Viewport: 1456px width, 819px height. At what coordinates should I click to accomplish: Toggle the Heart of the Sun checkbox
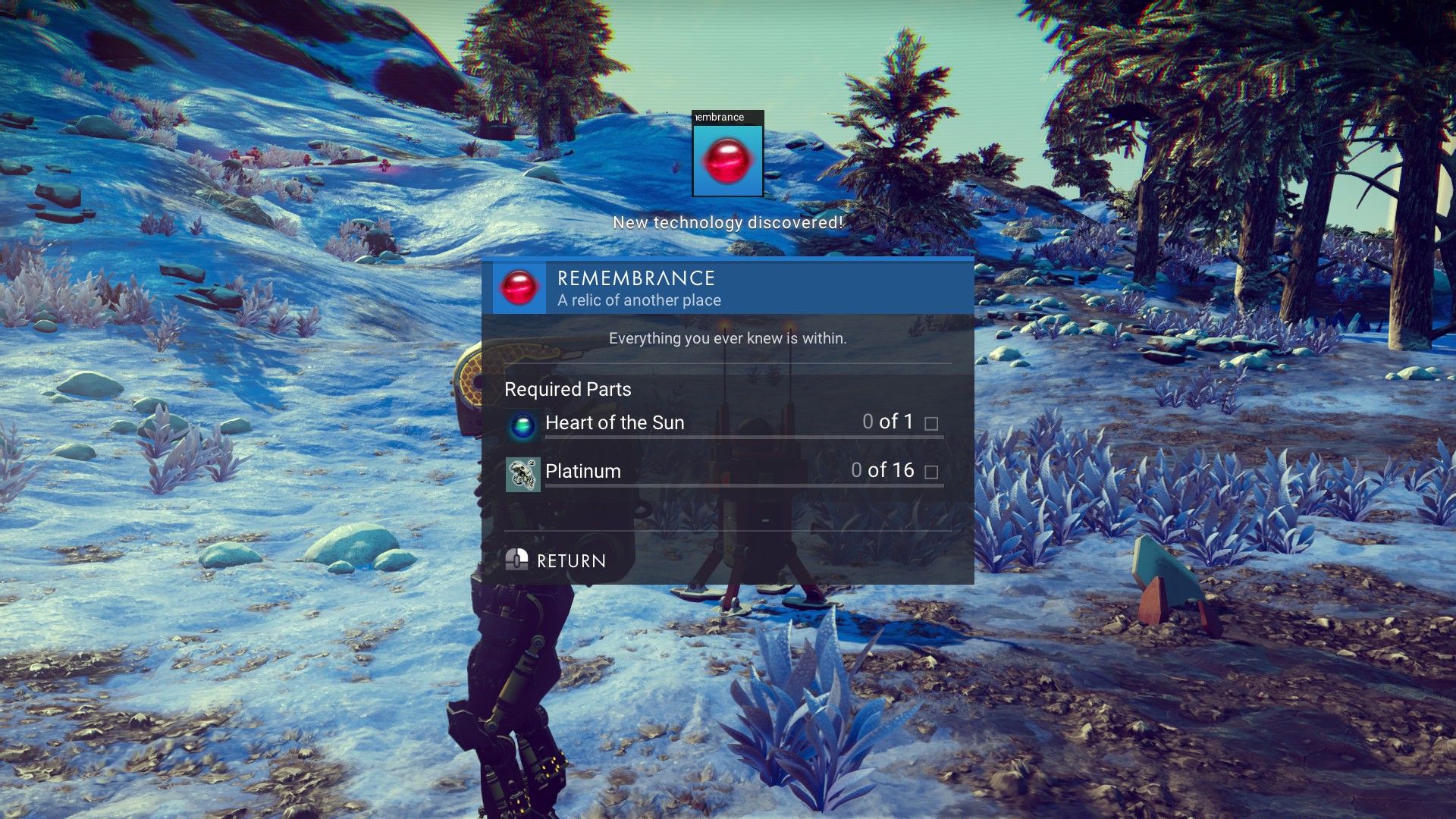tap(932, 425)
